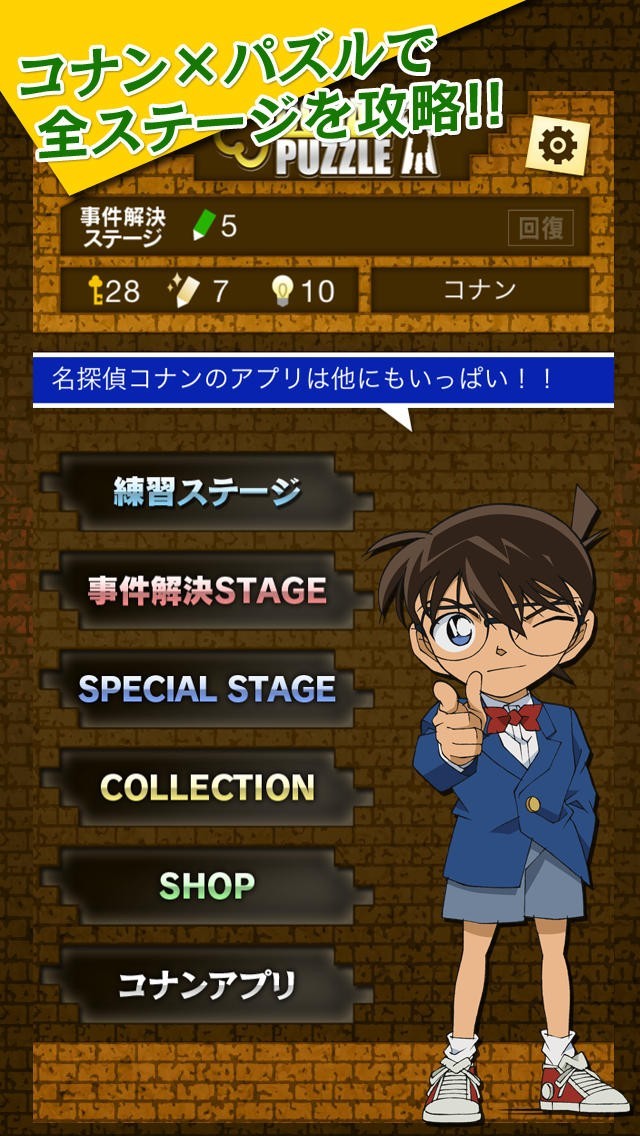640x1136 pixels.
Task: Choose the コナンアプリ menu entry
Action: [x=206, y=984]
